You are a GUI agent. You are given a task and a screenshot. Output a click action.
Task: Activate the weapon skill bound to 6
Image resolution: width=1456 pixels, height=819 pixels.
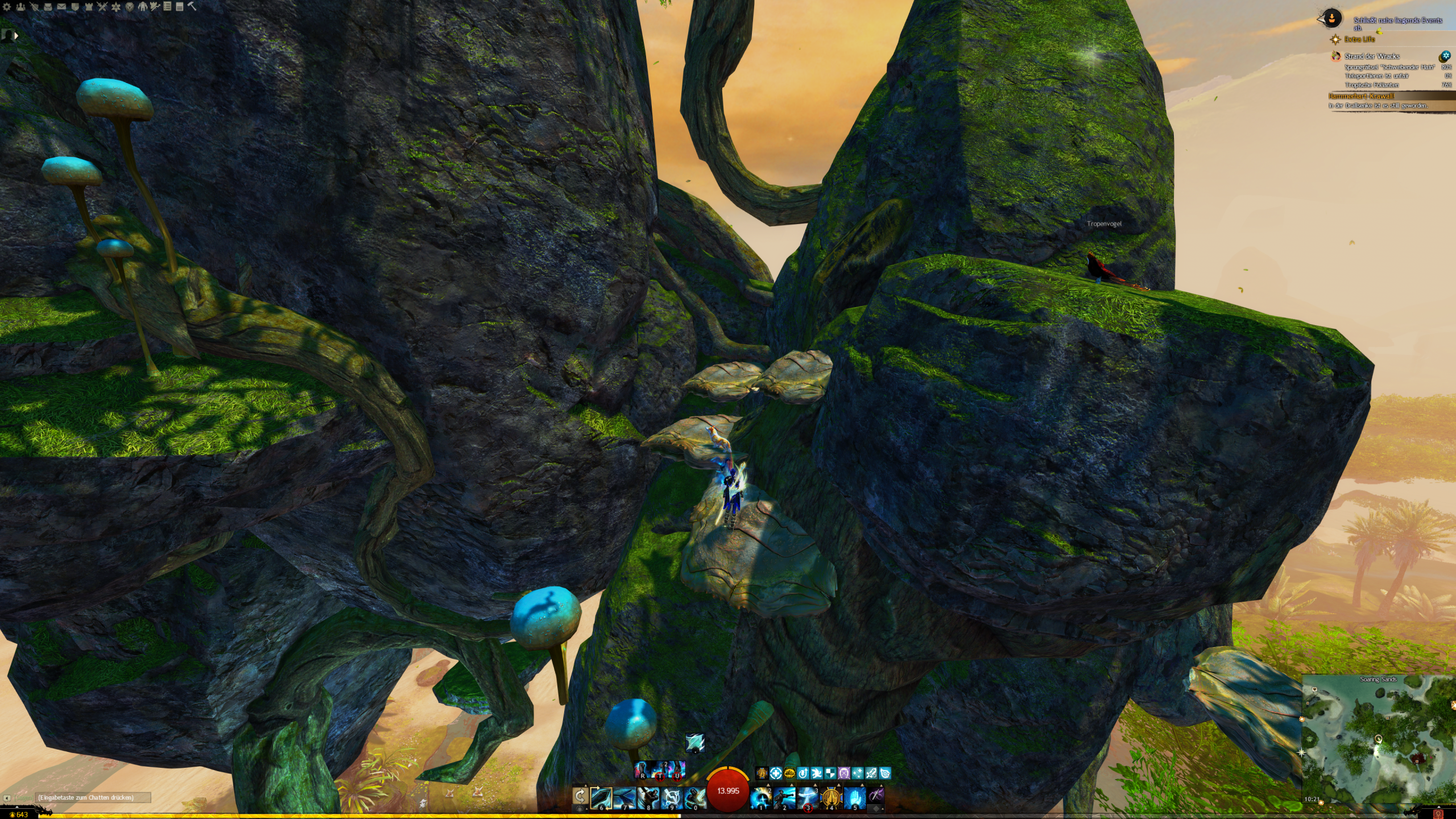click(x=601, y=798)
